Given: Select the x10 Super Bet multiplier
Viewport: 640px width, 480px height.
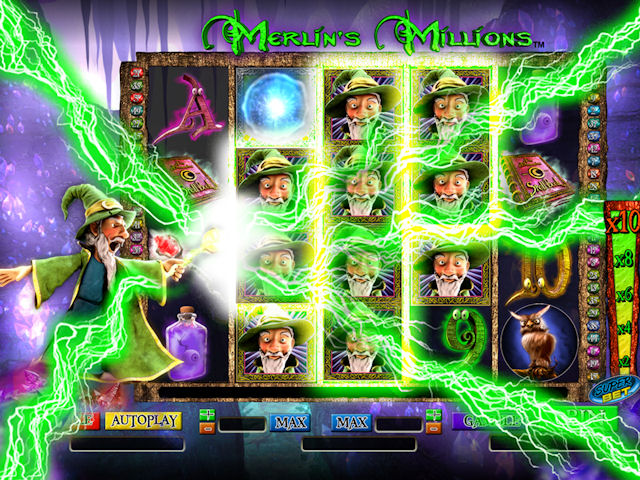Looking at the screenshot, I should pyautogui.click(x=621, y=222).
